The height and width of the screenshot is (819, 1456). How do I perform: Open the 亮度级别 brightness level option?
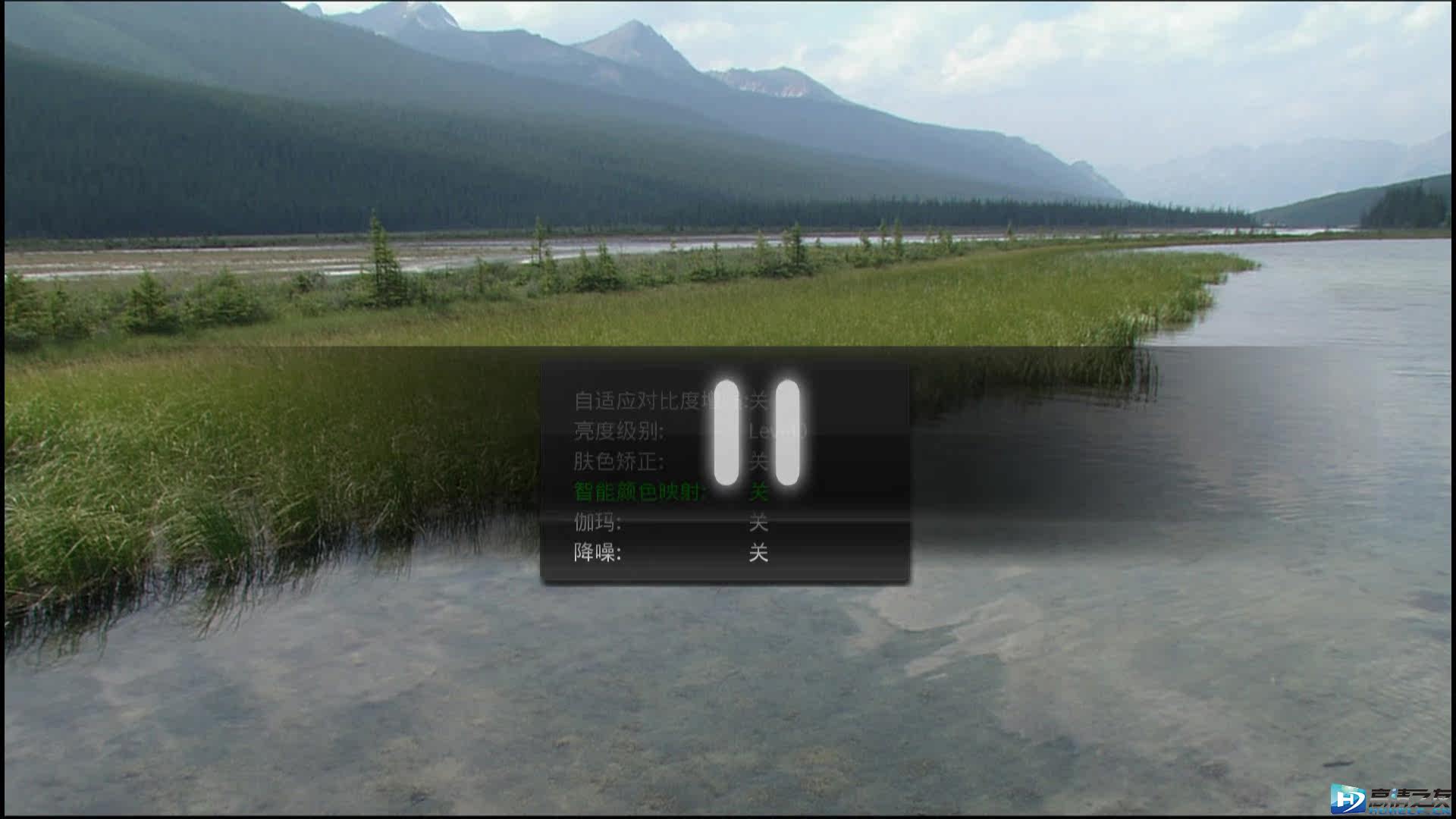click(619, 431)
